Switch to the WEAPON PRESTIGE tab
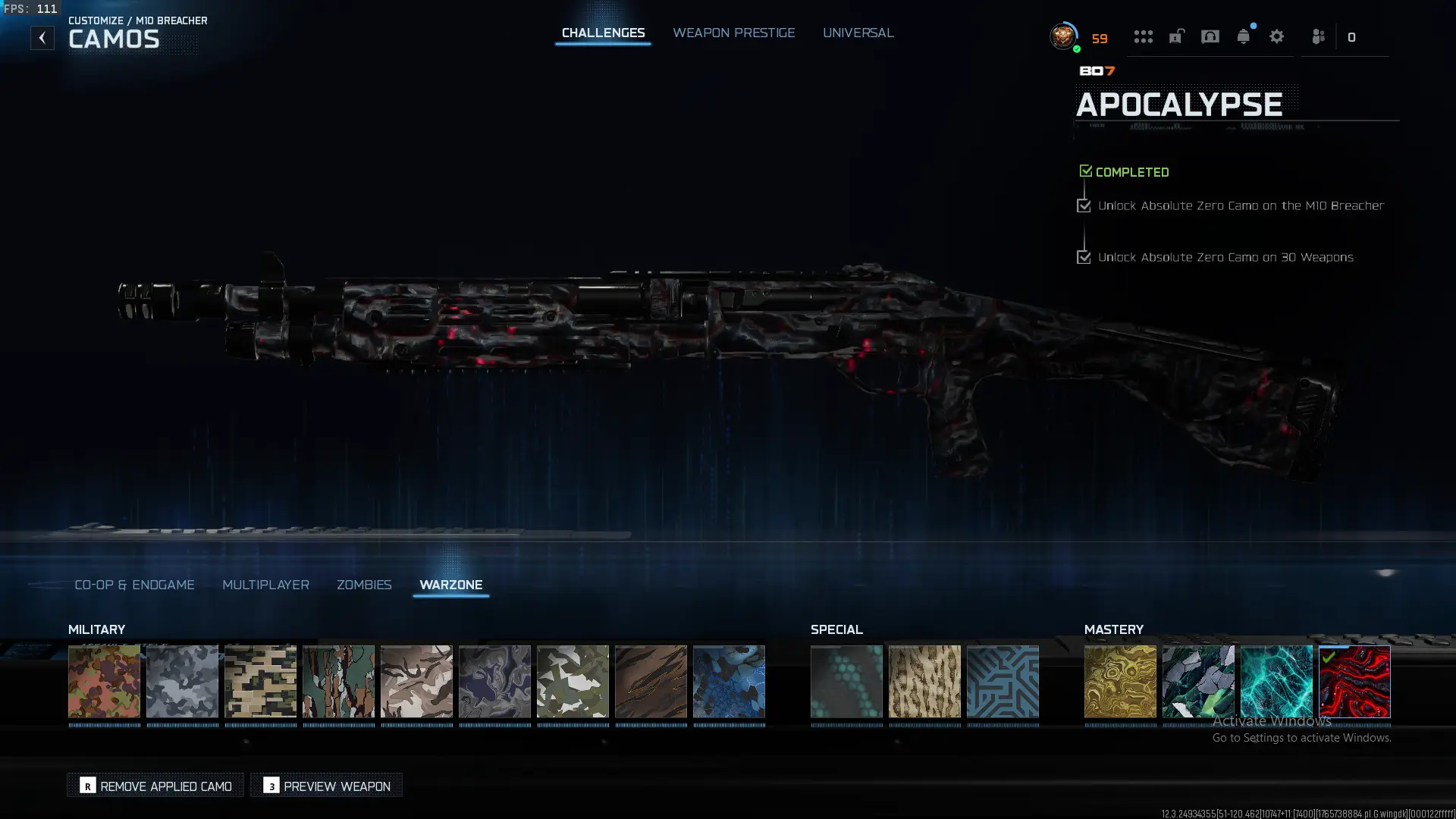The image size is (1456, 819). click(x=733, y=33)
